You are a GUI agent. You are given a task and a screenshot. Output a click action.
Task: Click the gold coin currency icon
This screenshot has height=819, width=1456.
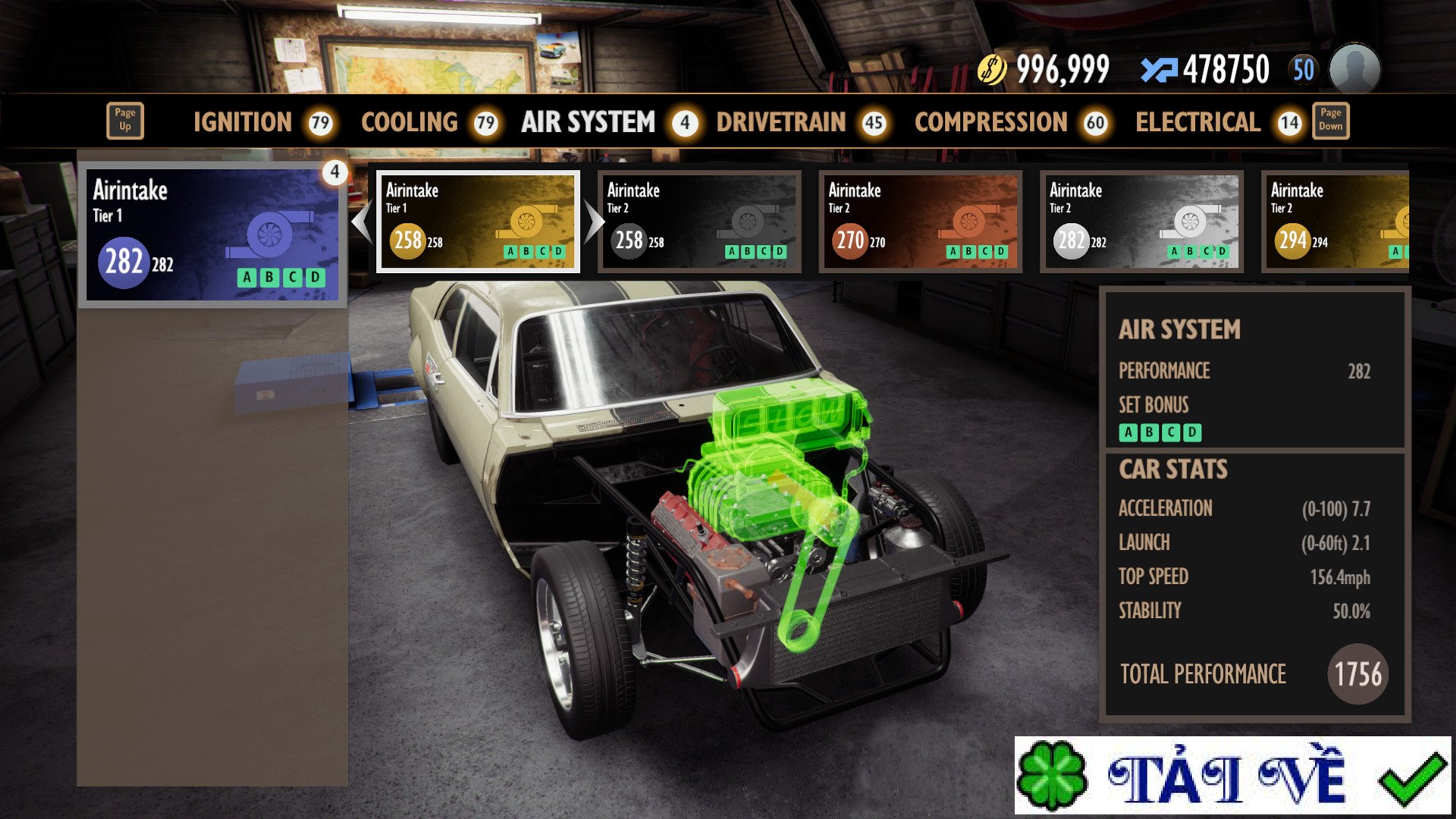point(991,70)
